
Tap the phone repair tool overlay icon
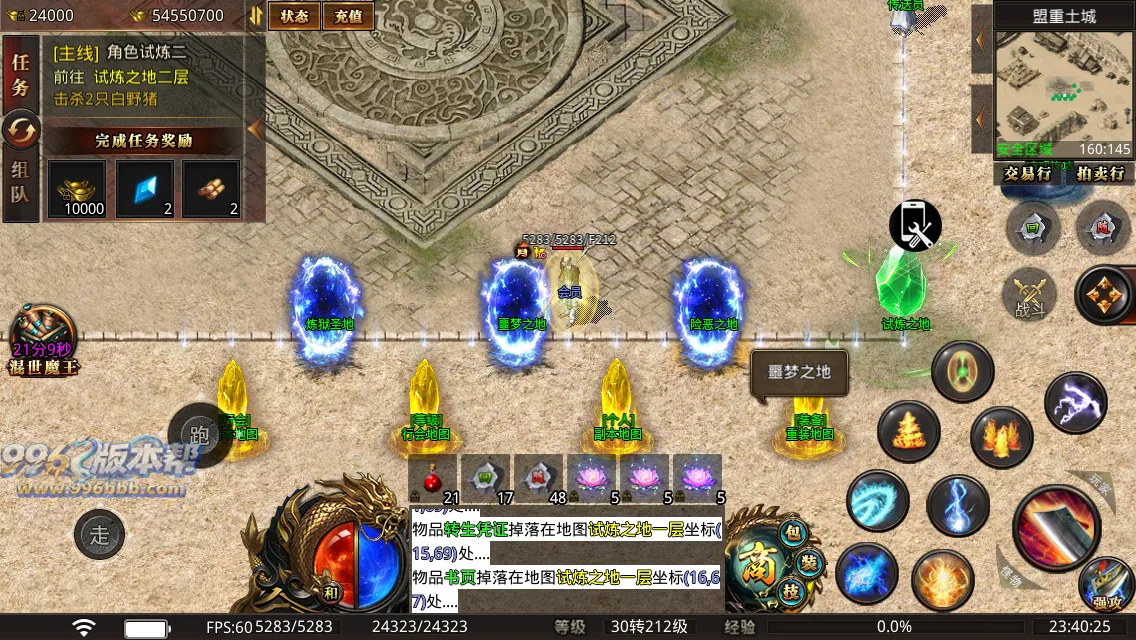tap(915, 226)
